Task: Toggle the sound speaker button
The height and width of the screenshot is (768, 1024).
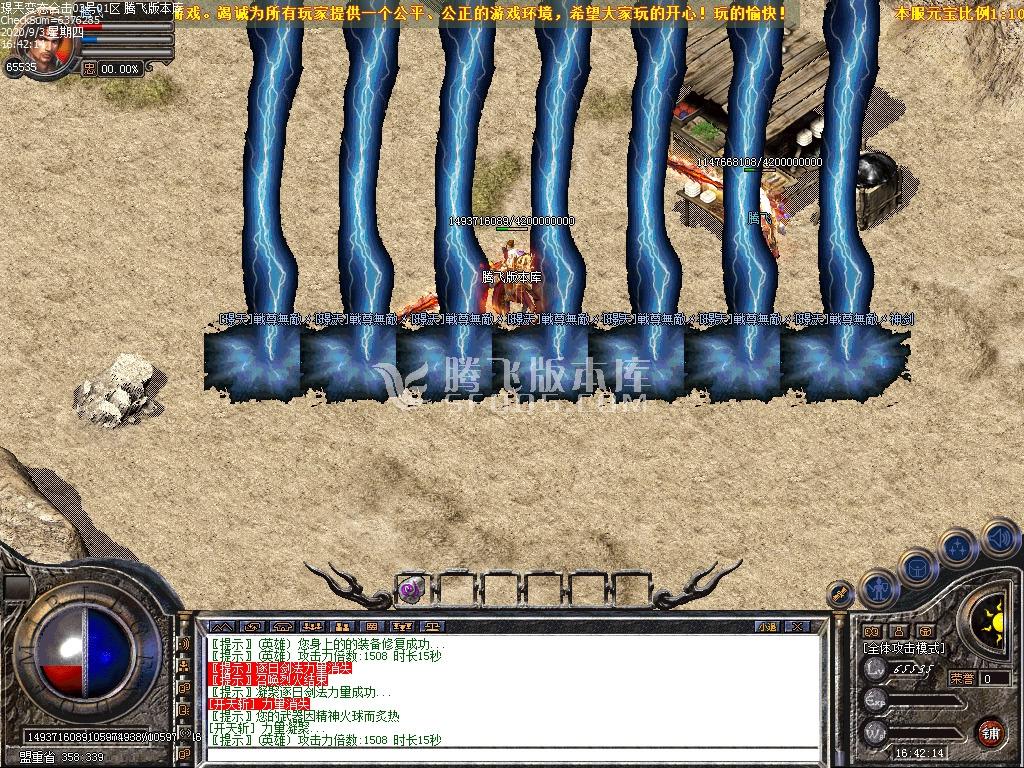Action: pos(999,539)
